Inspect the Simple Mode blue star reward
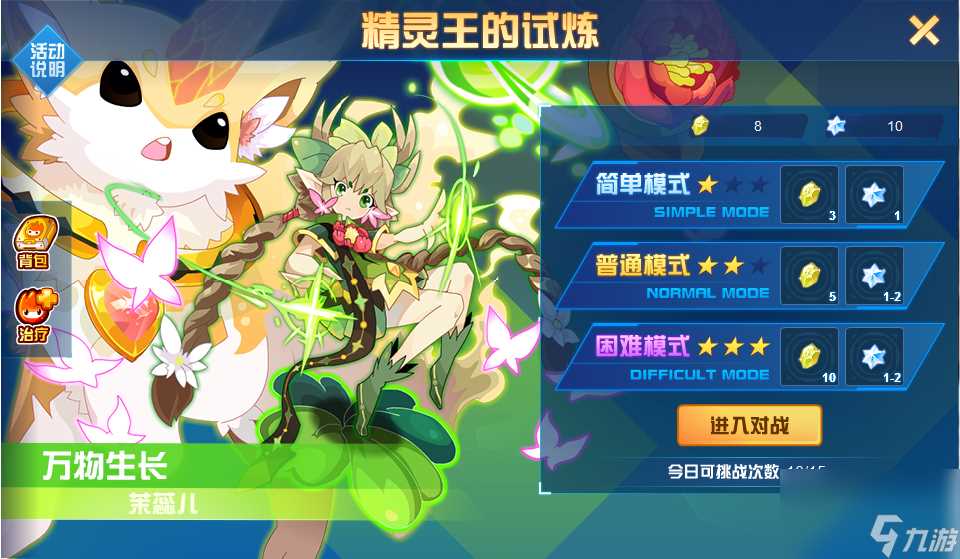This screenshot has height=559, width=960. (x=874, y=194)
